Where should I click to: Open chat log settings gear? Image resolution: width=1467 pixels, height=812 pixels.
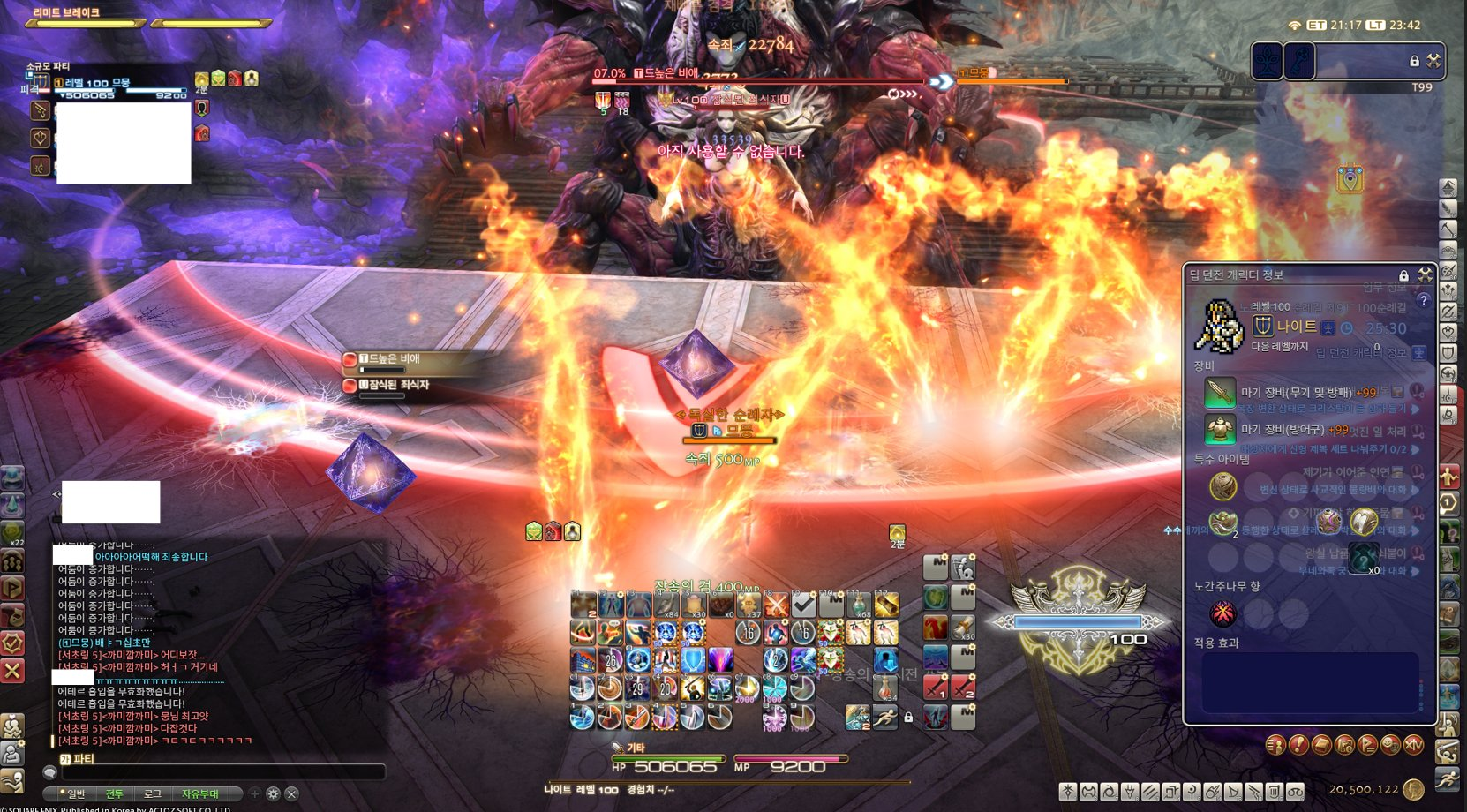click(274, 794)
